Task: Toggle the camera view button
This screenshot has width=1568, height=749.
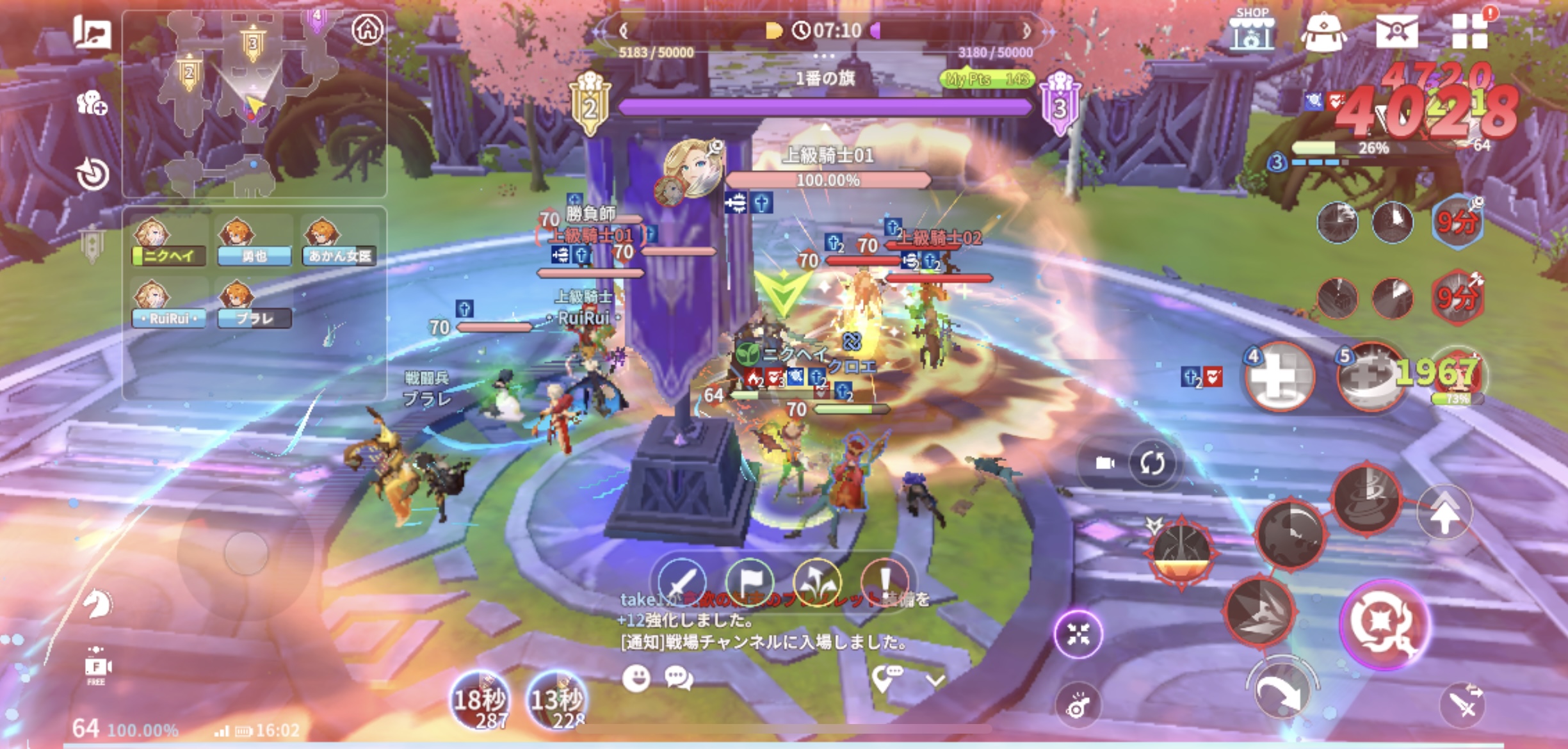Action: (x=1105, y=463)
